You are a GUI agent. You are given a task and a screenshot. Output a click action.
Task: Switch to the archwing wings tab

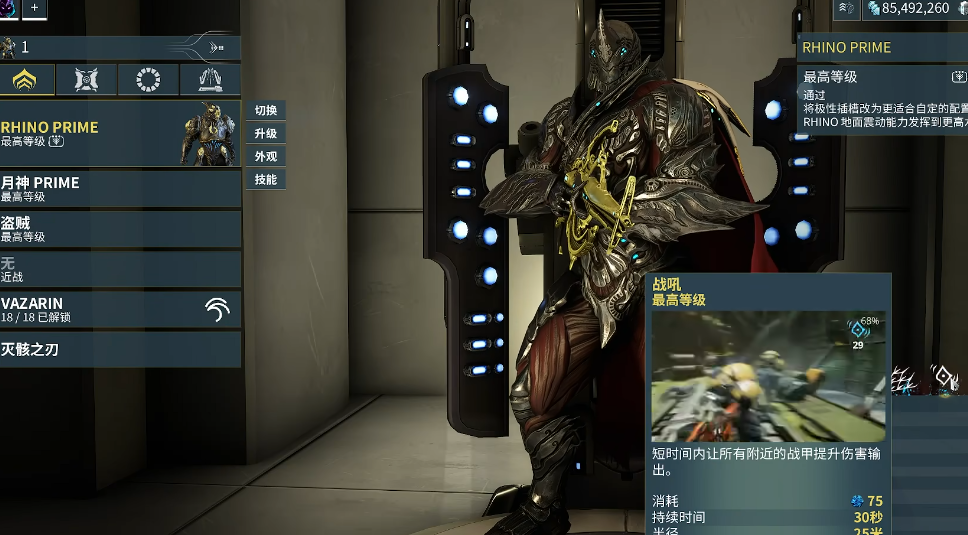[x=210, y=80]
